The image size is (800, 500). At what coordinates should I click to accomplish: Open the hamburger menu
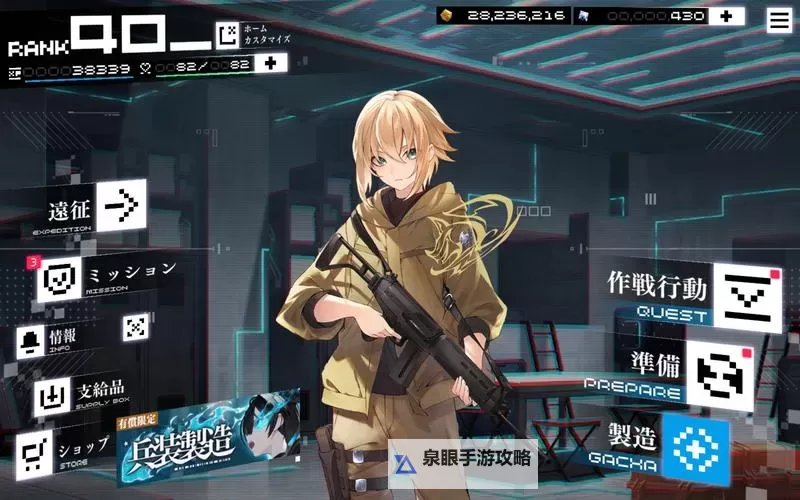click(x=778, y=18)
